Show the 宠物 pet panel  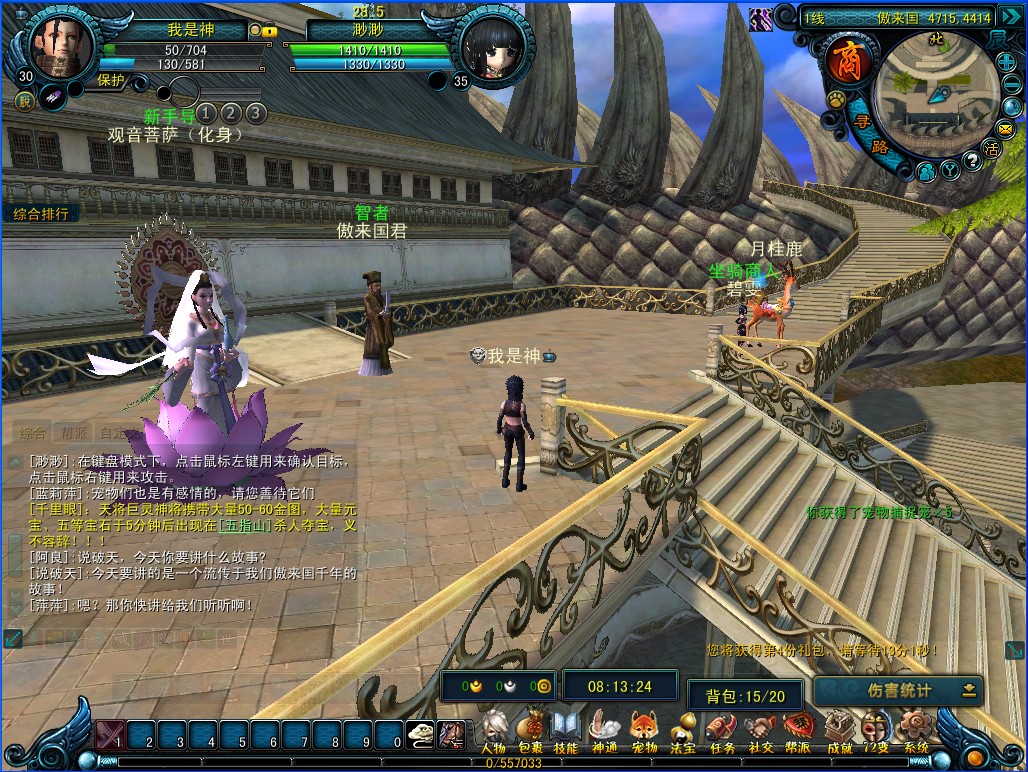click(644, 731)
